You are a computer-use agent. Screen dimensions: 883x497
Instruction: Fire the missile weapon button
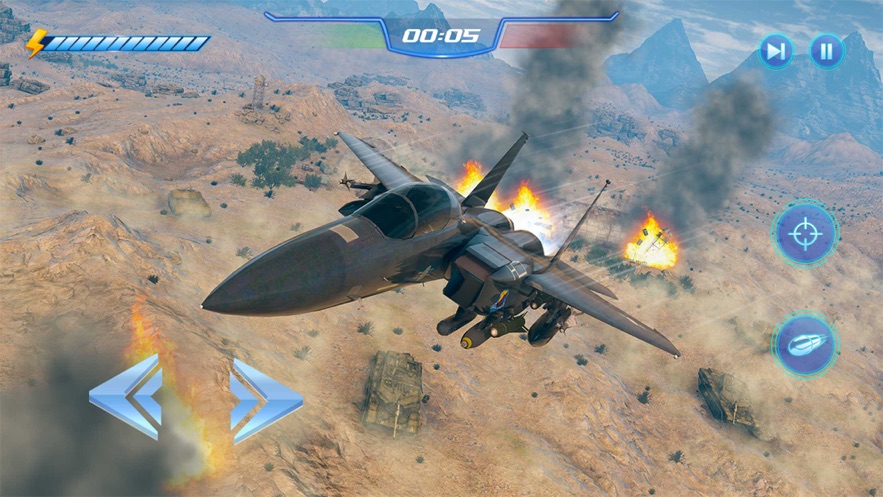pos(804,344)
